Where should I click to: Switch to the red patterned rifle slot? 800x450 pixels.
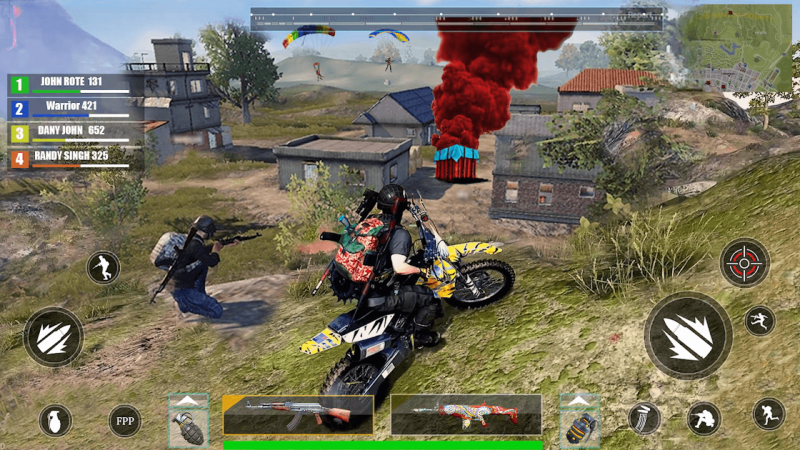click(466, 414)
